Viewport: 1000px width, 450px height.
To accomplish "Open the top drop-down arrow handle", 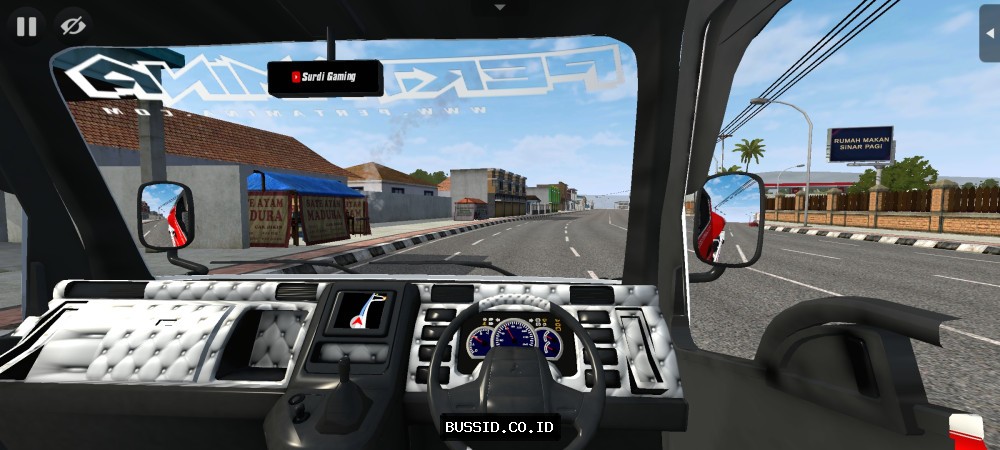I will (x=500, y=7).
